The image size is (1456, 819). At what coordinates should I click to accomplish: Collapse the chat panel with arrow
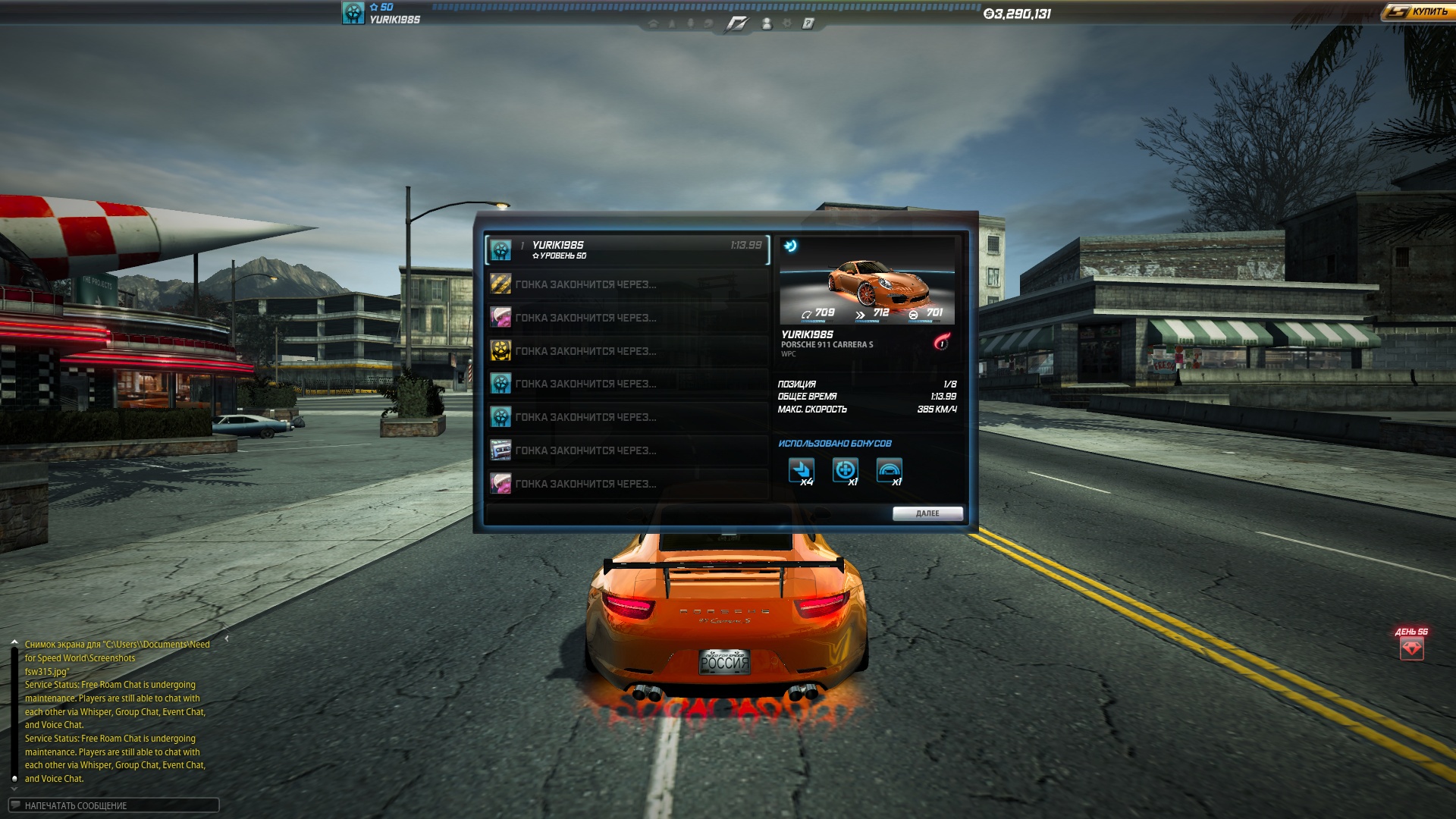click(227, 639)
